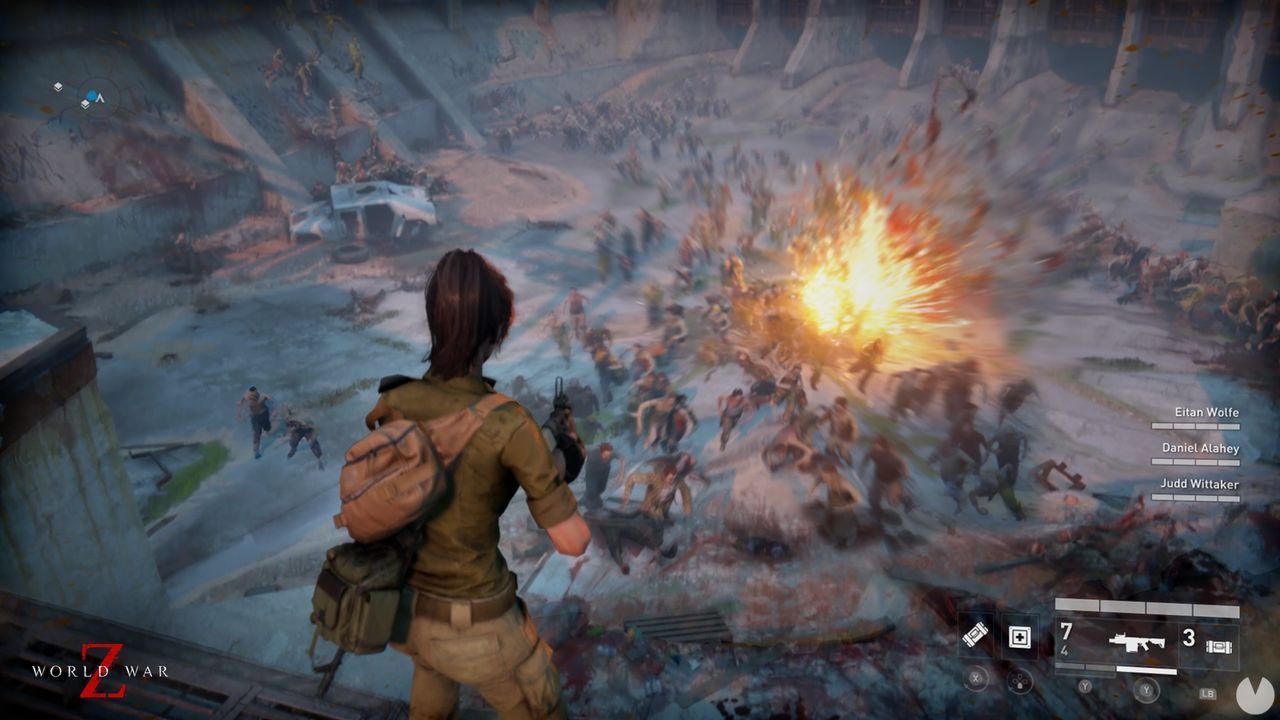
Task: Select the upper objective marker on the minimap
Action: (58, 86)
